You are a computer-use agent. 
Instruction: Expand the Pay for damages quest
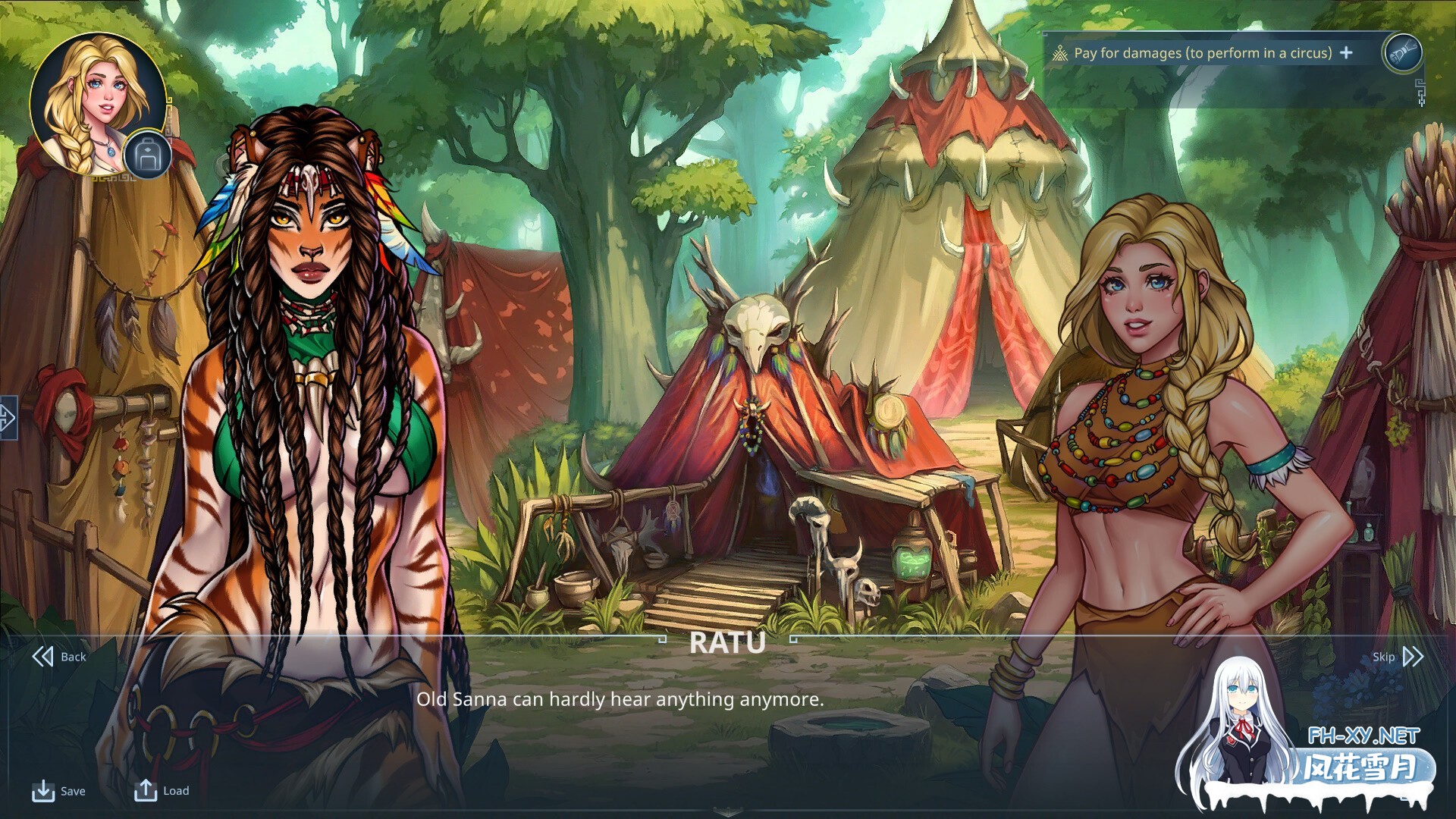tap(1346, 52)
